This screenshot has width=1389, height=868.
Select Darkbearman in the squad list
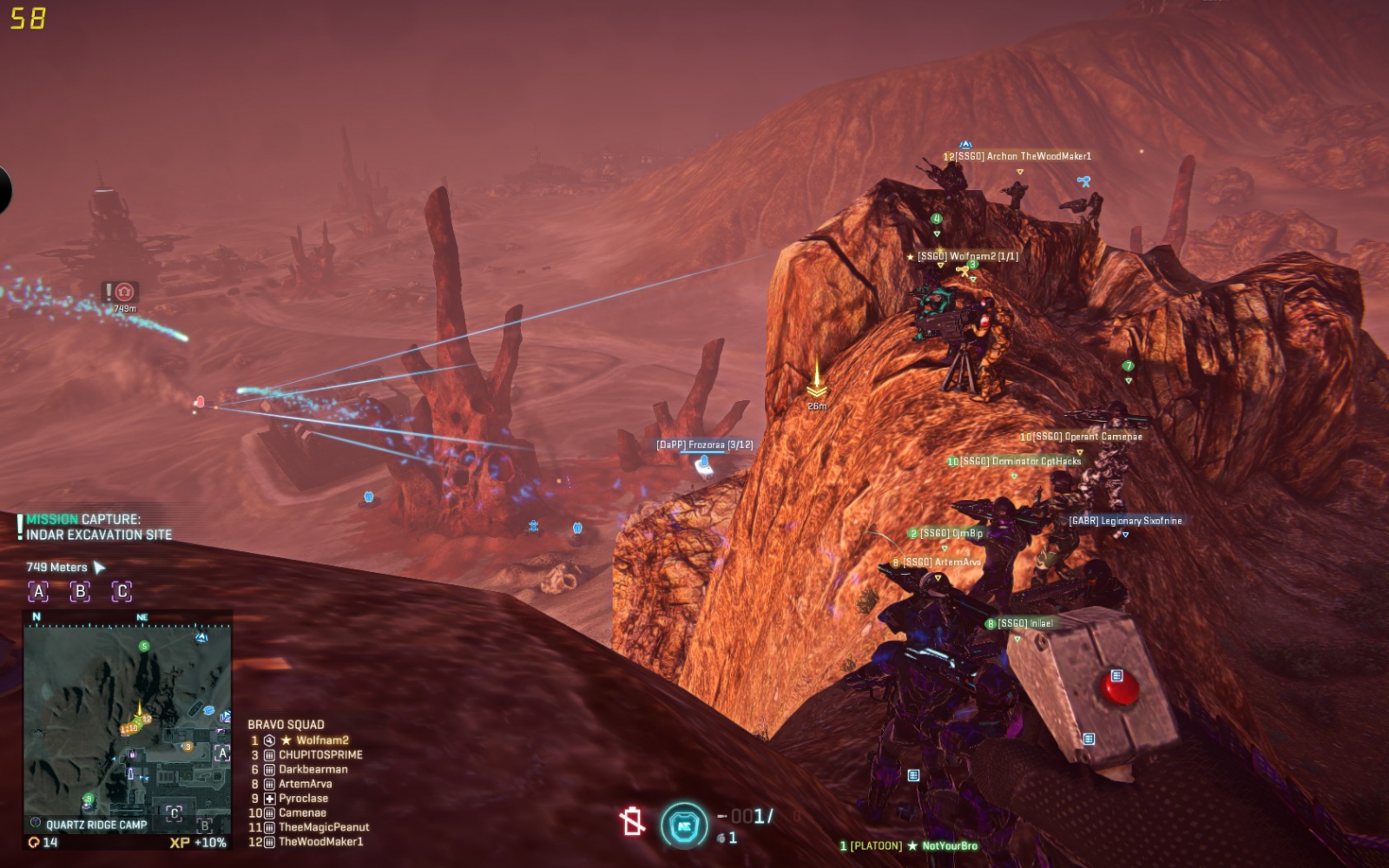tap(313, 769)
